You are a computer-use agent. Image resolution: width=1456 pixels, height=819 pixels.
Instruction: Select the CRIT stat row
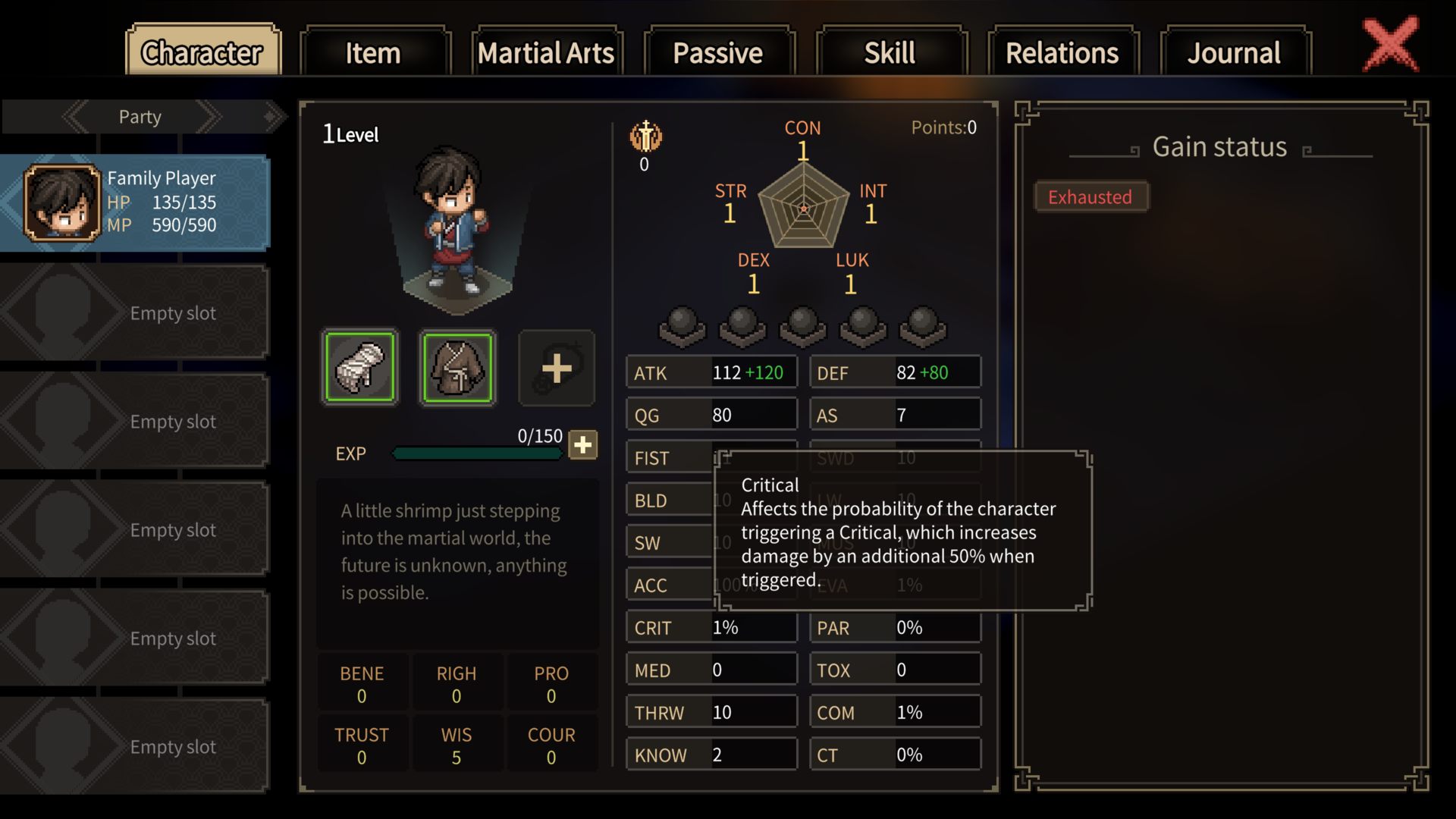[711, 628]
